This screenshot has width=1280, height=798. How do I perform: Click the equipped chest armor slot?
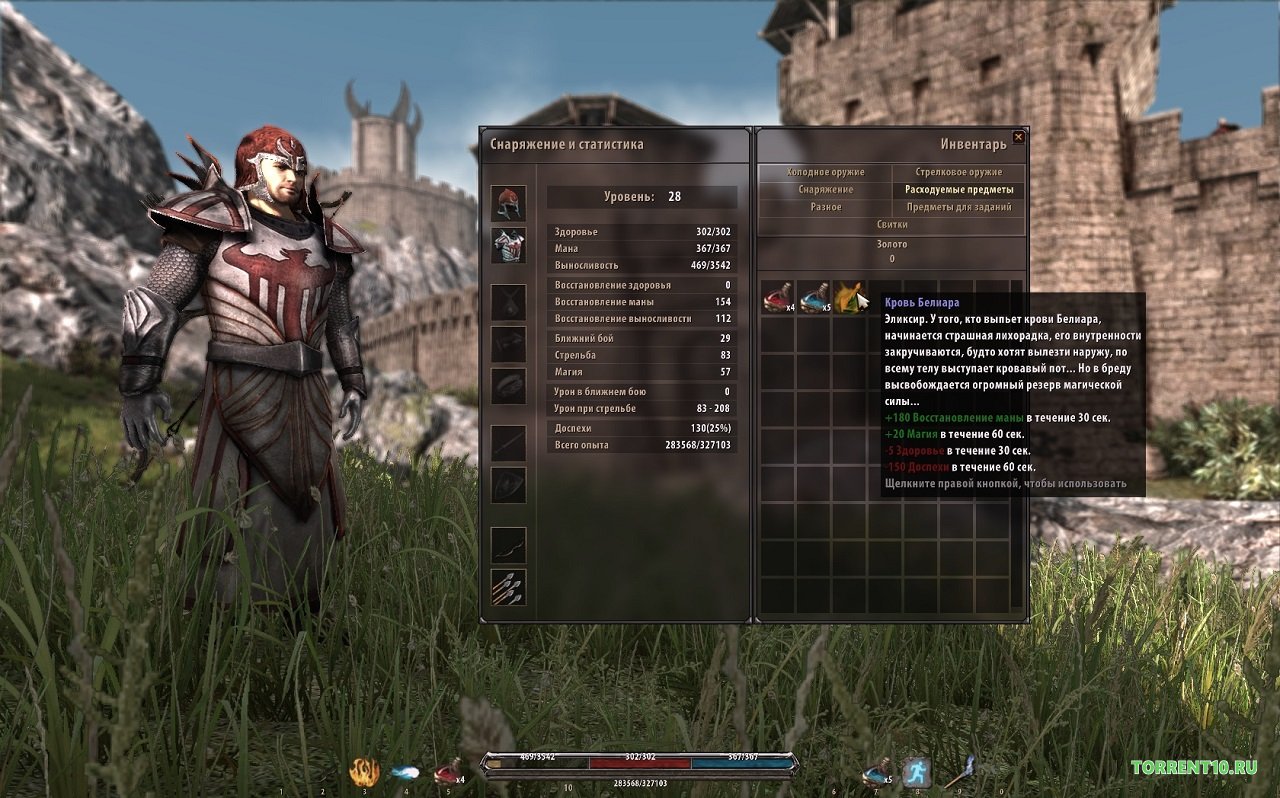pos(508,245)
